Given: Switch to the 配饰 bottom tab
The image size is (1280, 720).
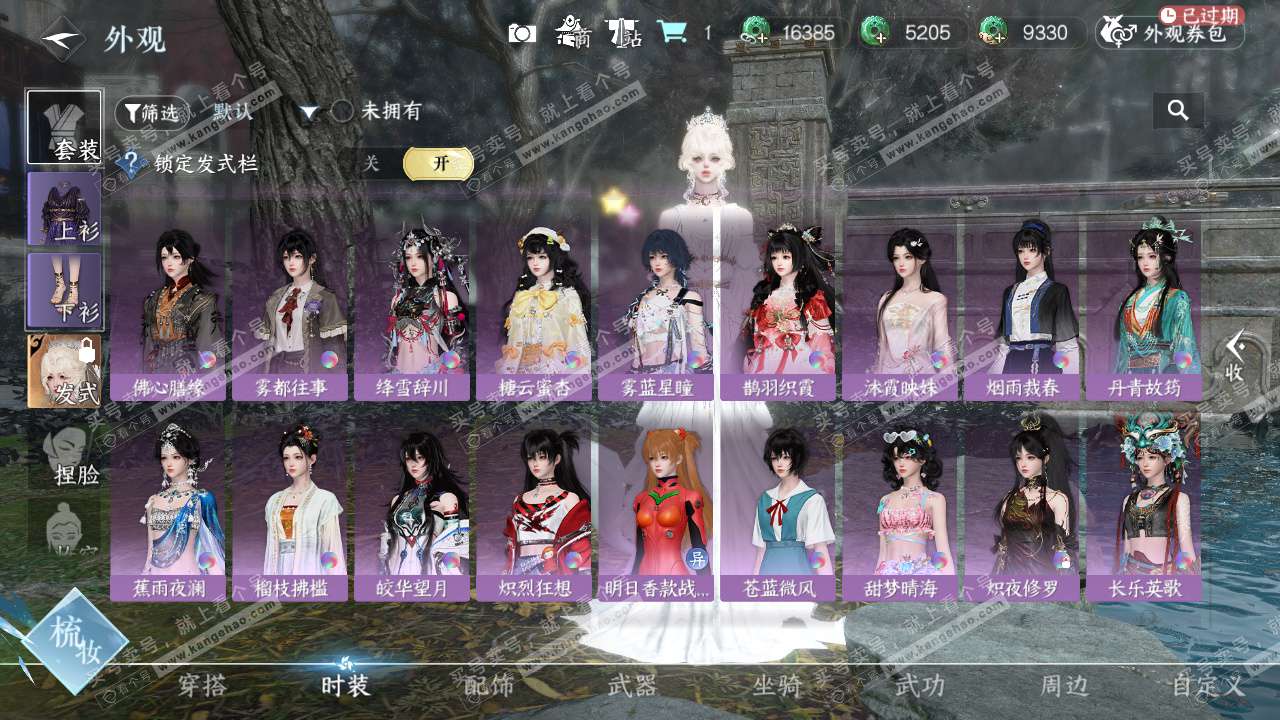Looking at the screenshot, I should (489, 686).
